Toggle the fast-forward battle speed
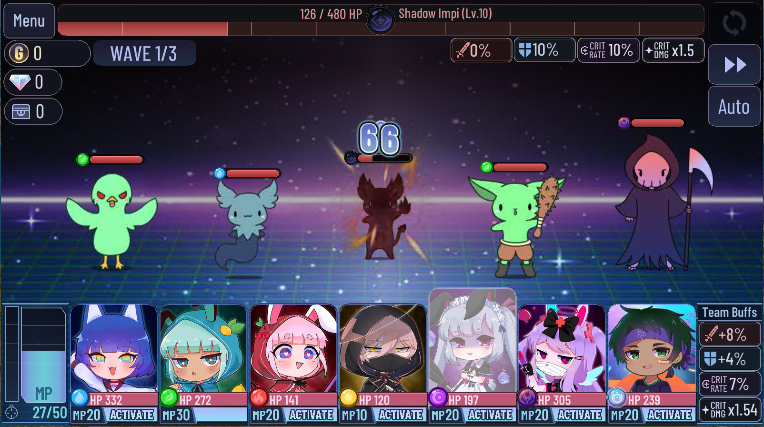The height and width of the screenshot is (427, 764). (735, 65)
